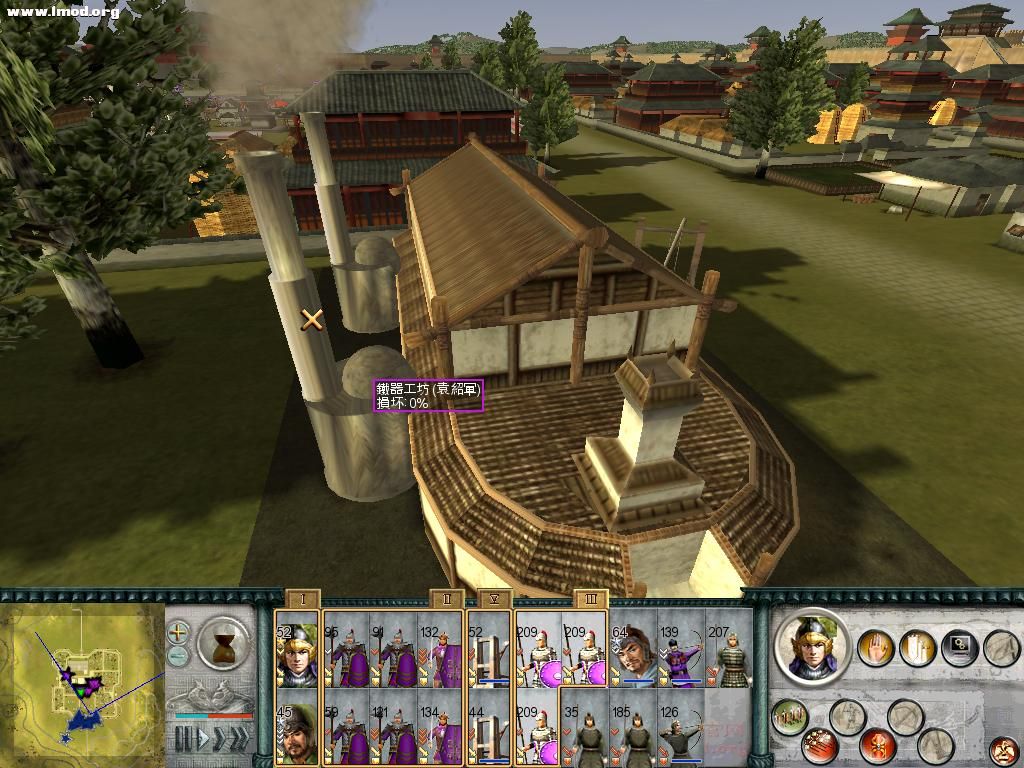The width and height of the screenshot is (1024, 768).
Task: Select the general unit card with 52 men
Action: coord(297,653)
